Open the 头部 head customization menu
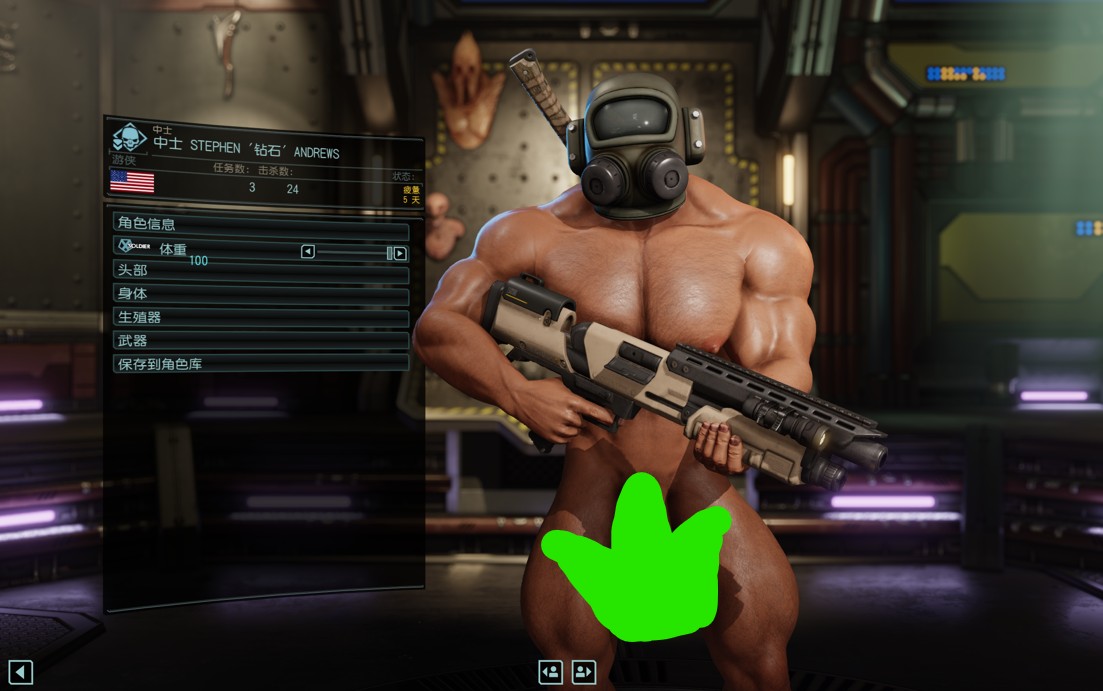 (260, 270)
